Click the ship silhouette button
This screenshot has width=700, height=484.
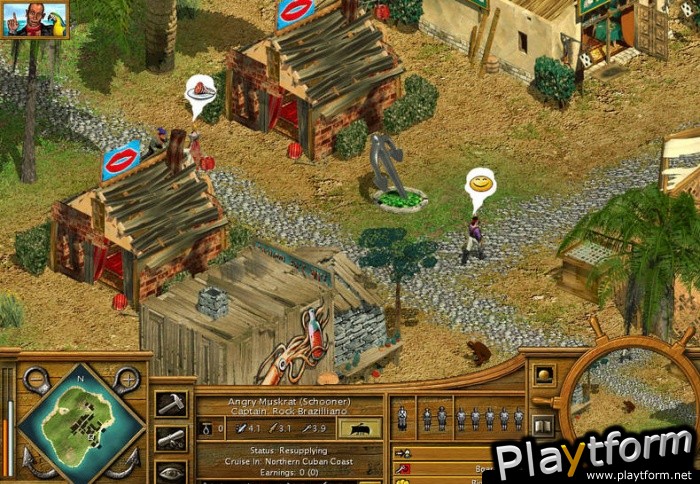[359, 428]
